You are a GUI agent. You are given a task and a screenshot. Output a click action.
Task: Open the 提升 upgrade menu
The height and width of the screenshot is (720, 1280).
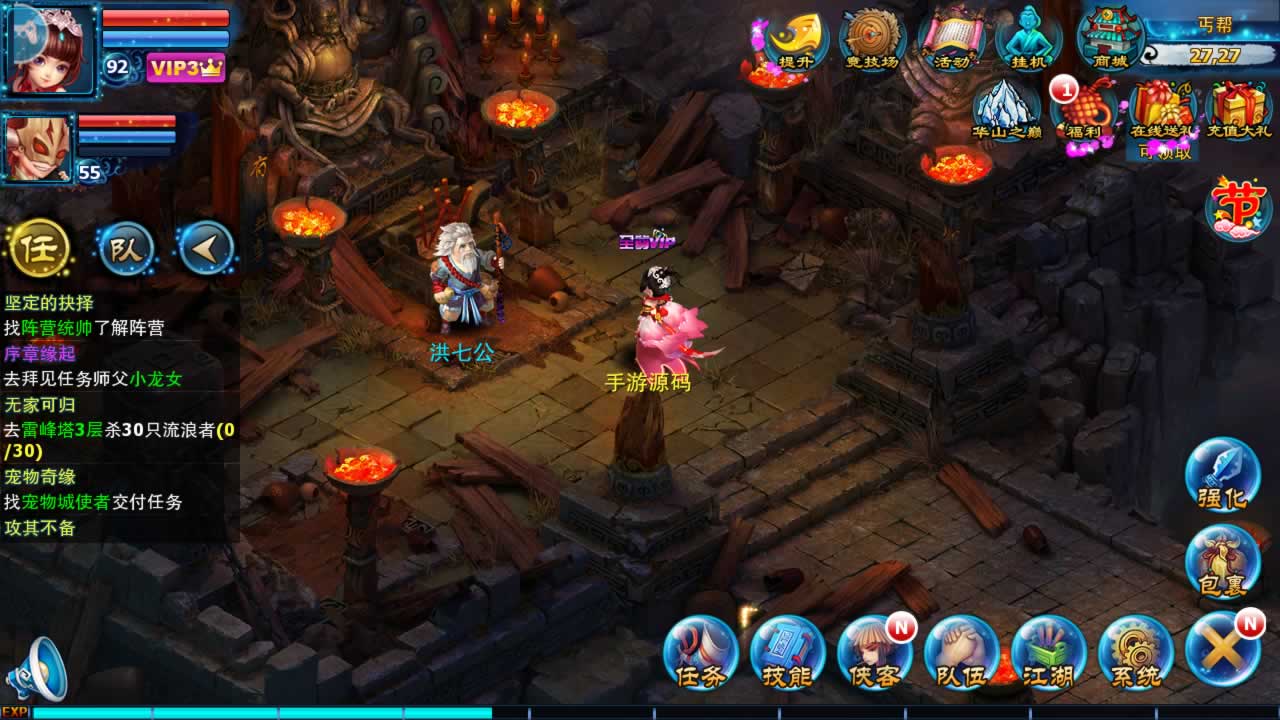pos(796,40)
